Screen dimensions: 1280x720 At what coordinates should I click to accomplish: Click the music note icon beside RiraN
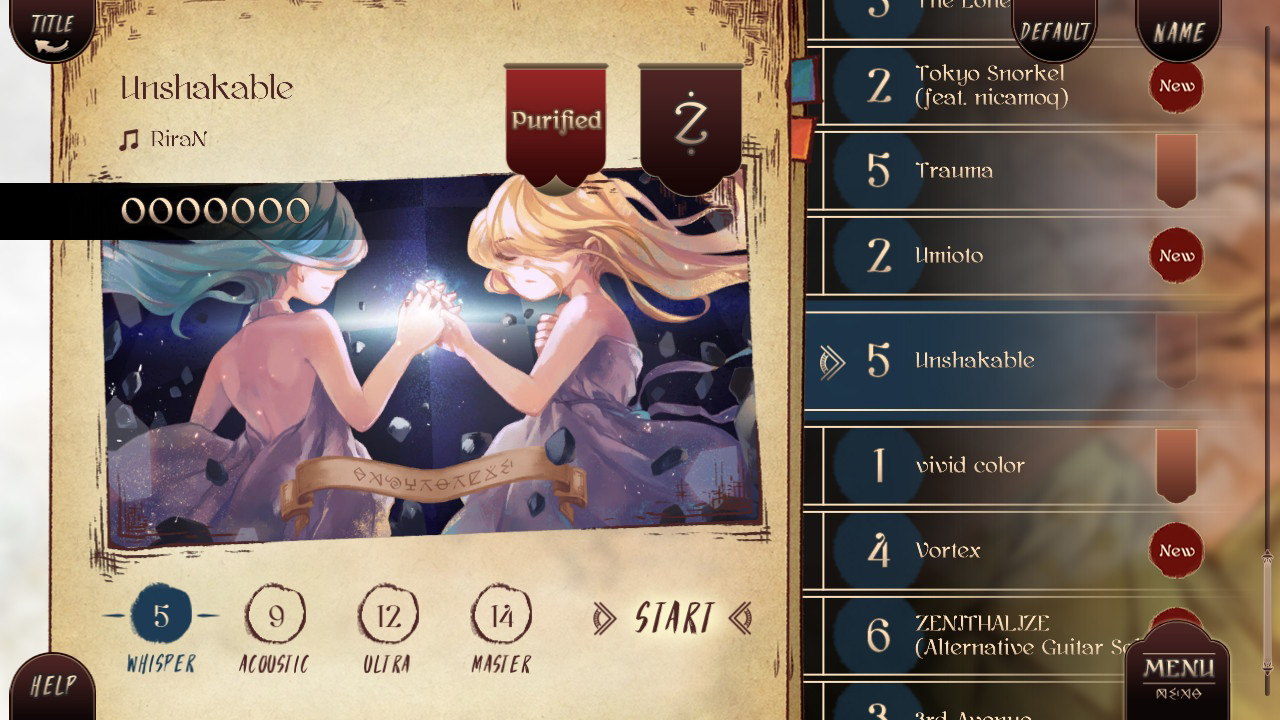pyautogui.click(x=128, y=138)
